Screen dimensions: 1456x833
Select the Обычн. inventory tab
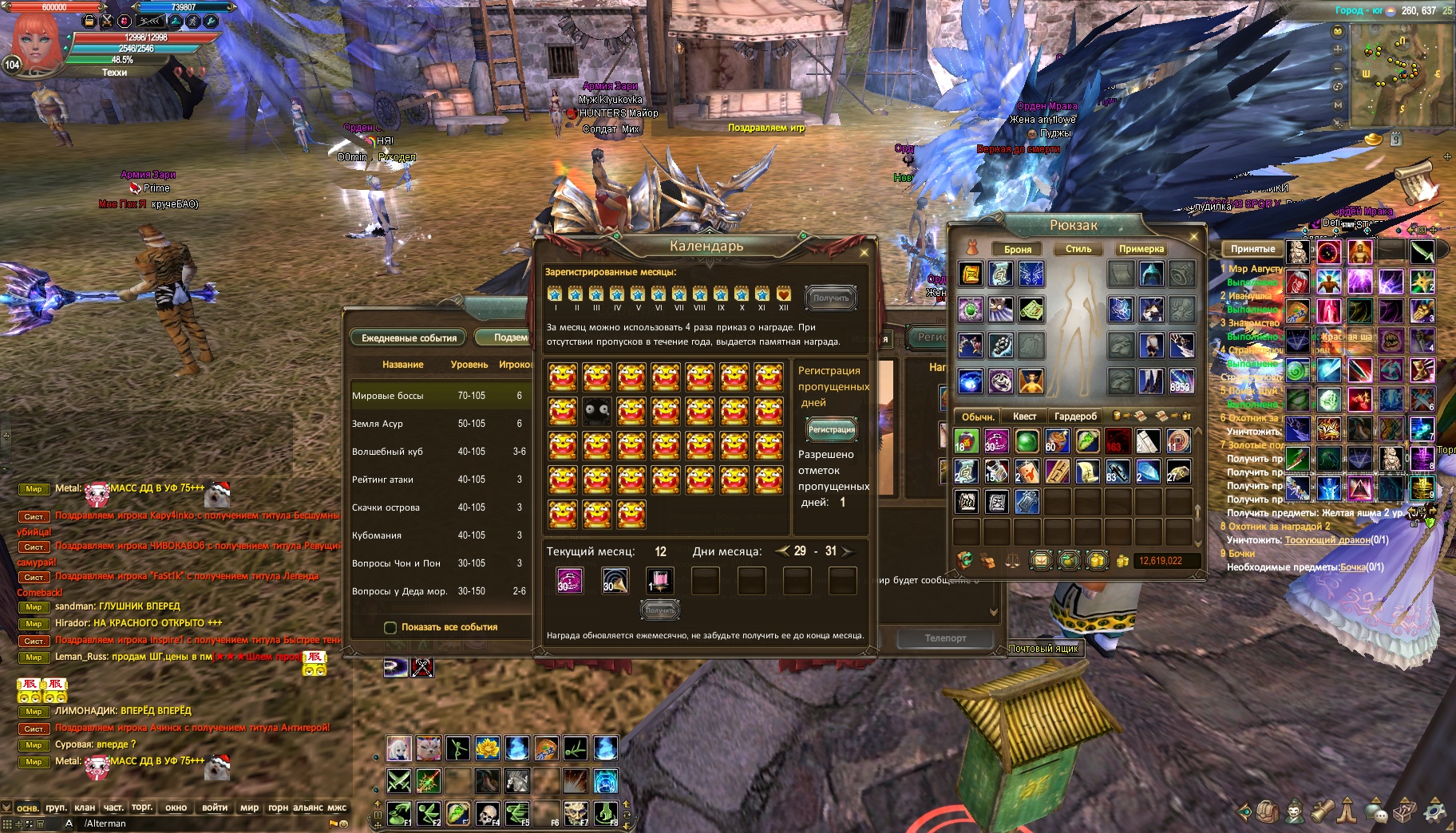(x=977, y=416)
